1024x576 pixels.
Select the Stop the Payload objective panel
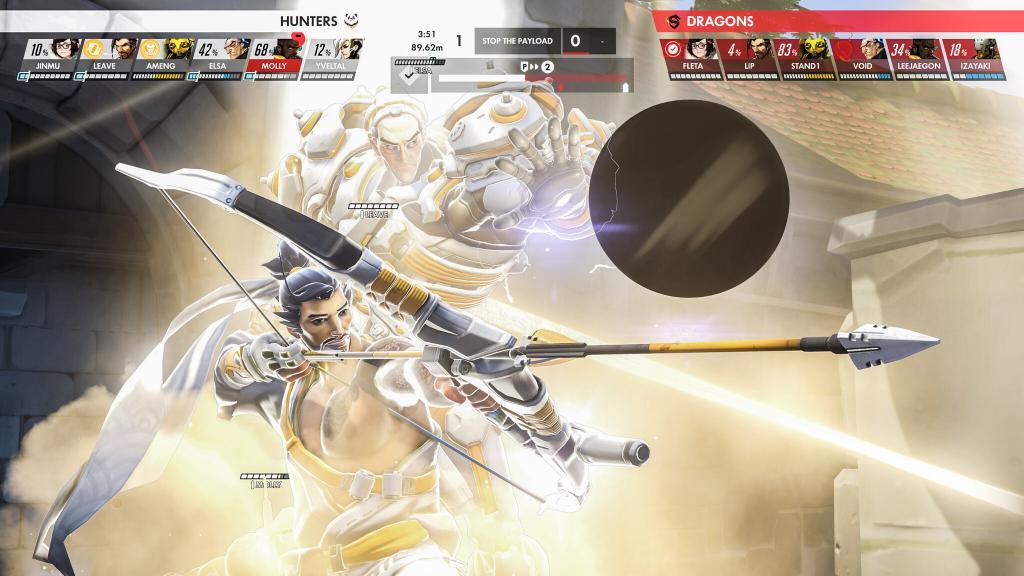[x=545, y=41]
